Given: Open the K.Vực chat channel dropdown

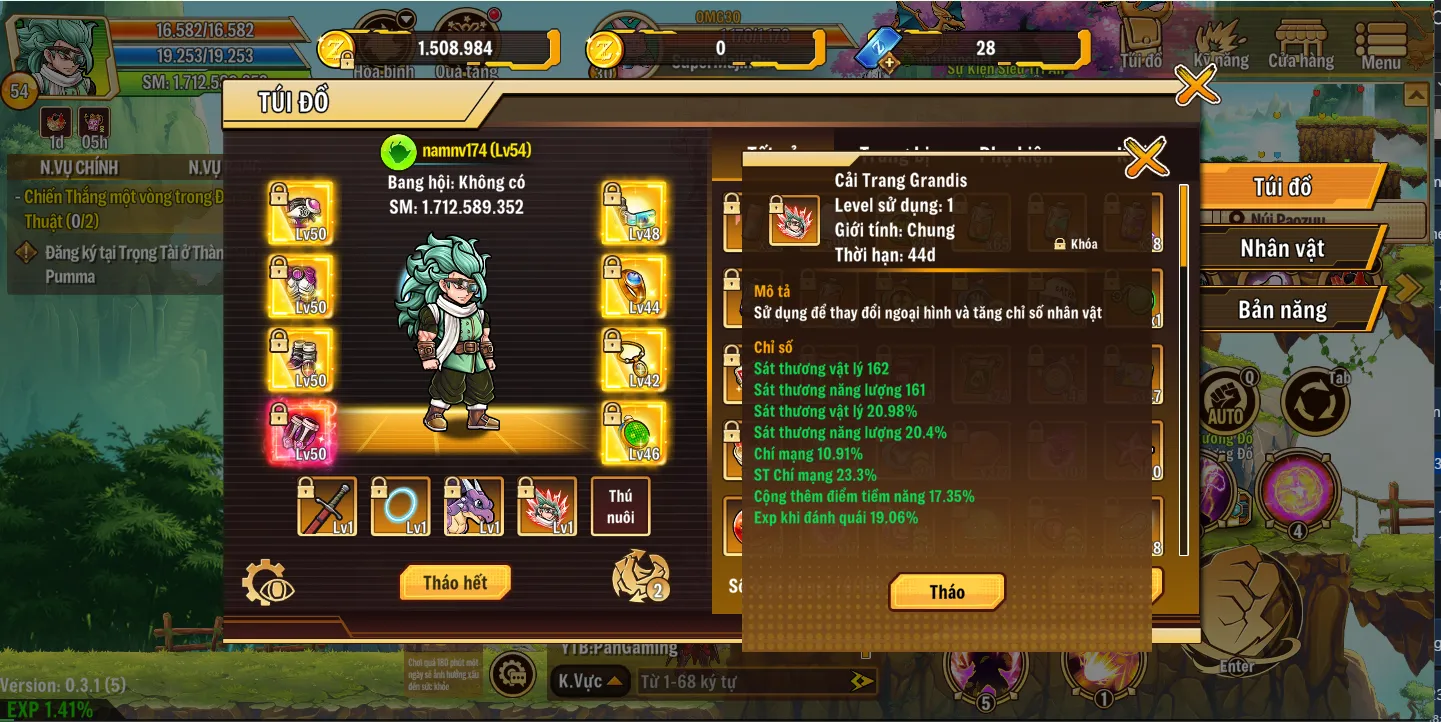Looking at the screenshot, I should coord(589,682).
